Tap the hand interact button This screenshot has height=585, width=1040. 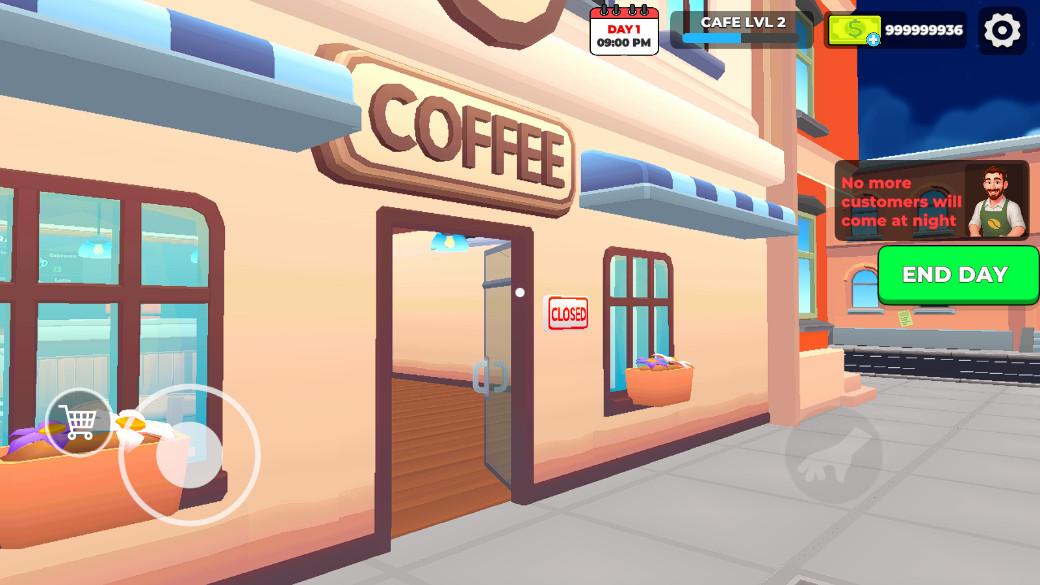coord(833,456)
